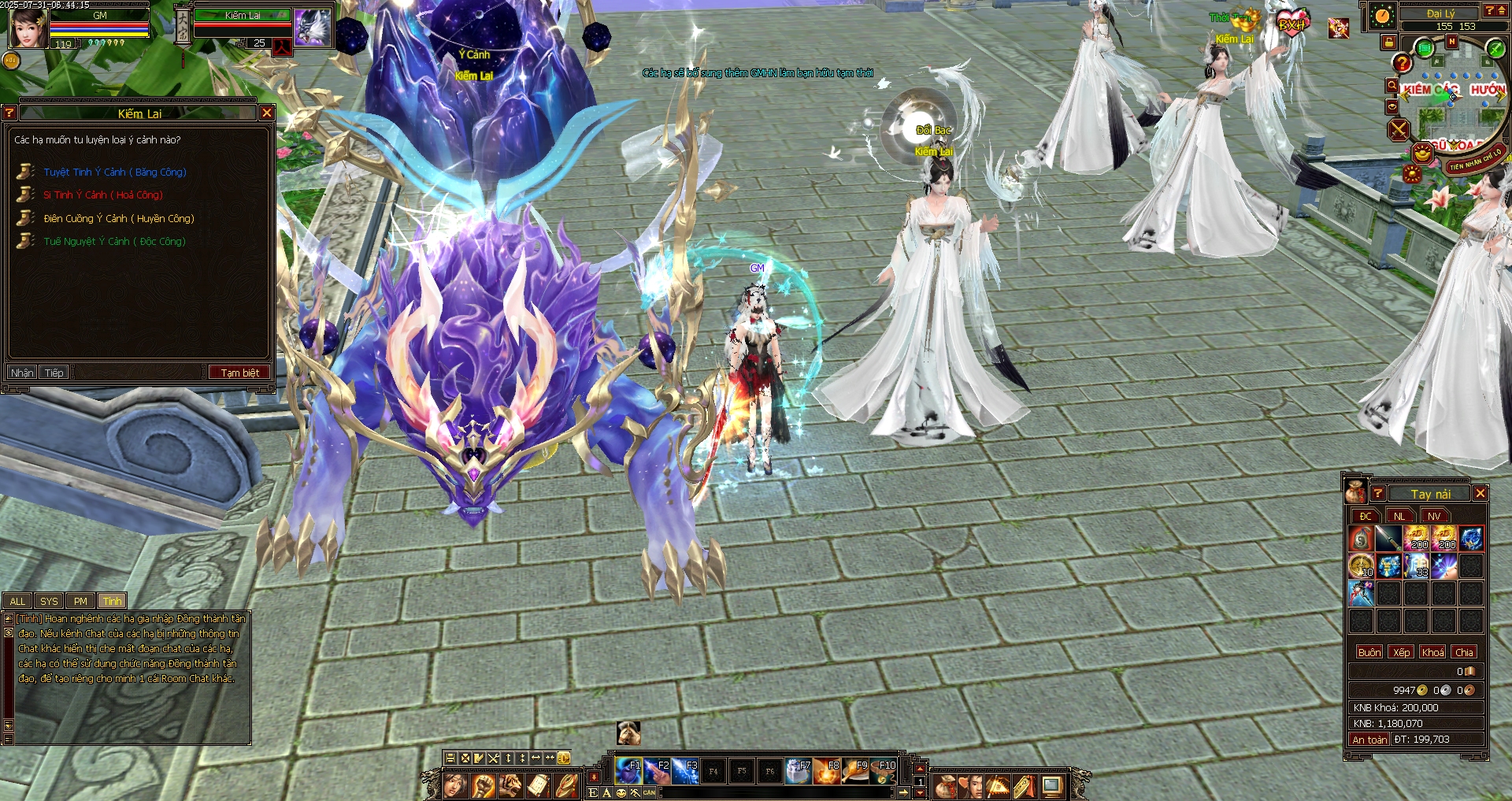1512x801 pixels.
Task: Activate the F1 skill on hotbar
Action: pos(628,770)
